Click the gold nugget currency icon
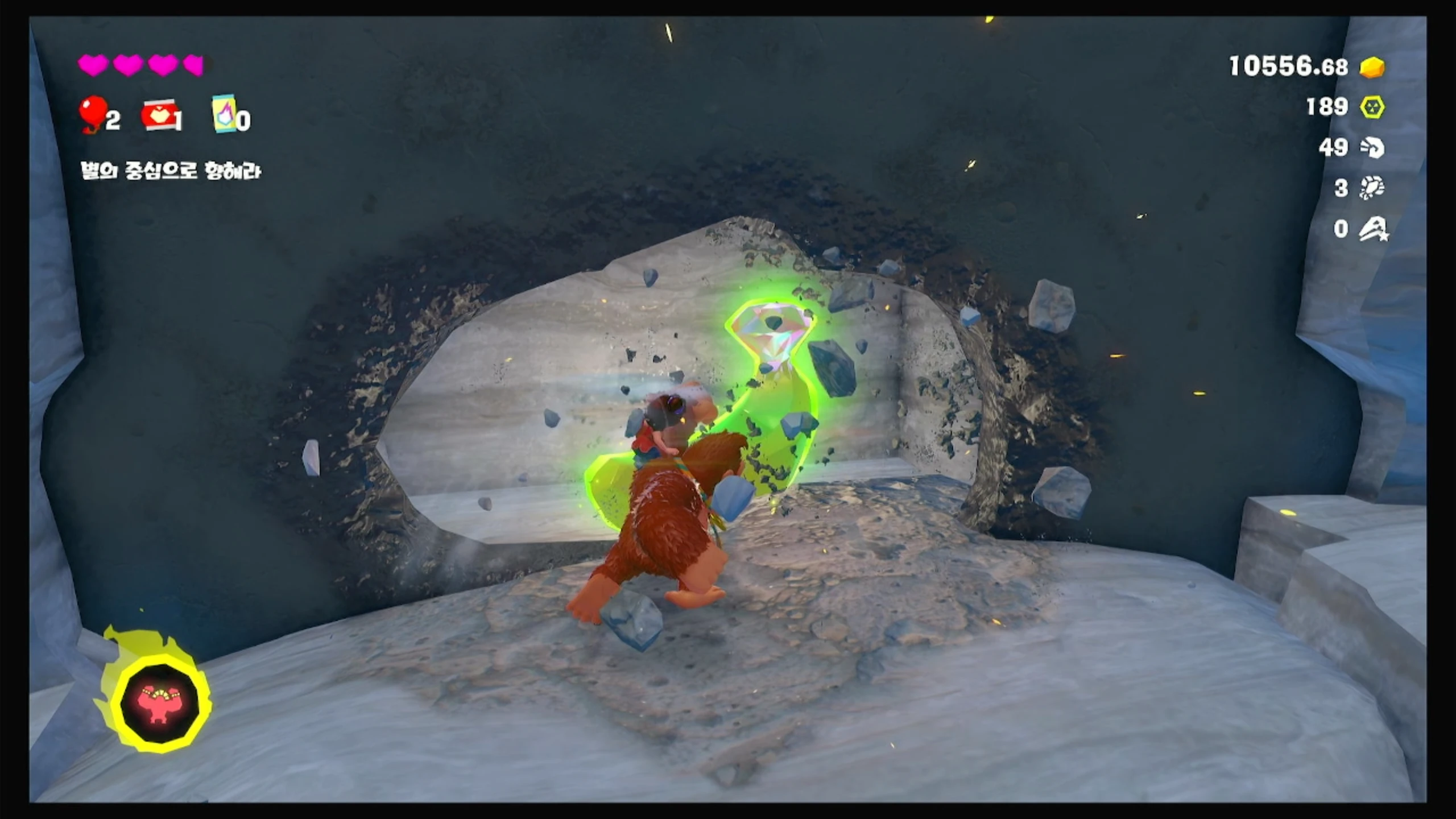Screen dimensions: 1456x819 coord(1372,67)
